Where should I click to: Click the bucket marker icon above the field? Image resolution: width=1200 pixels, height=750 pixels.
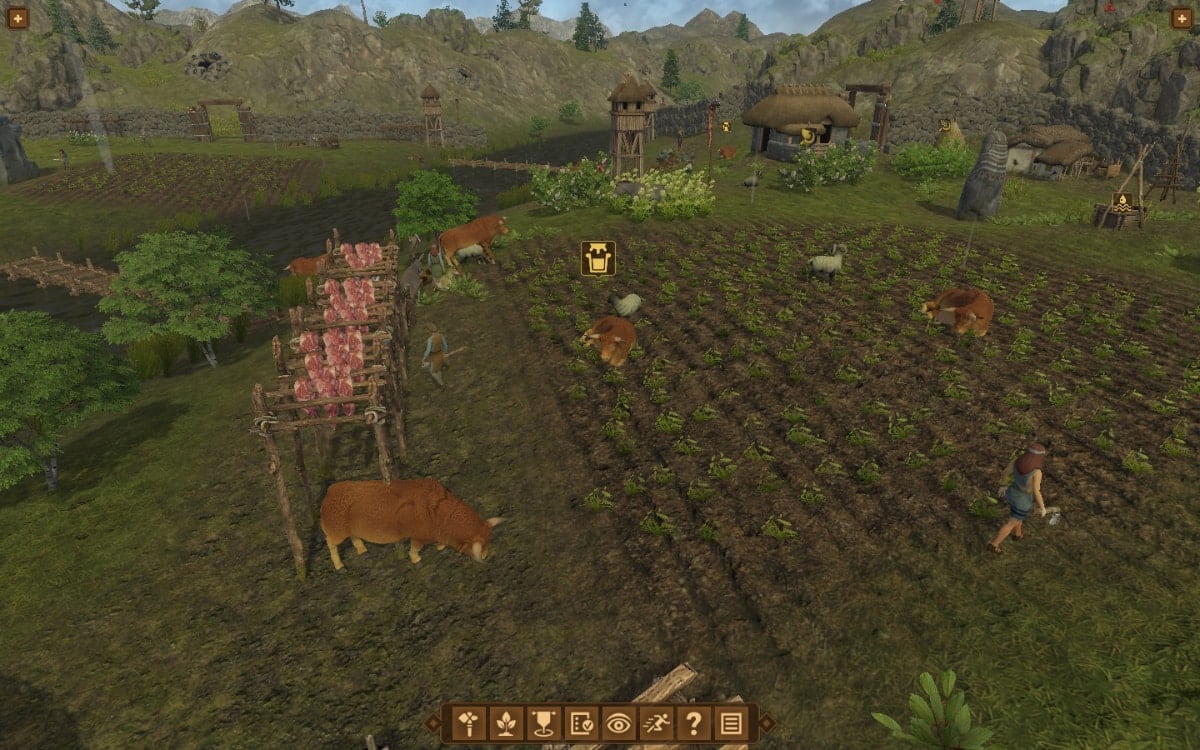[x=598, y=258]
